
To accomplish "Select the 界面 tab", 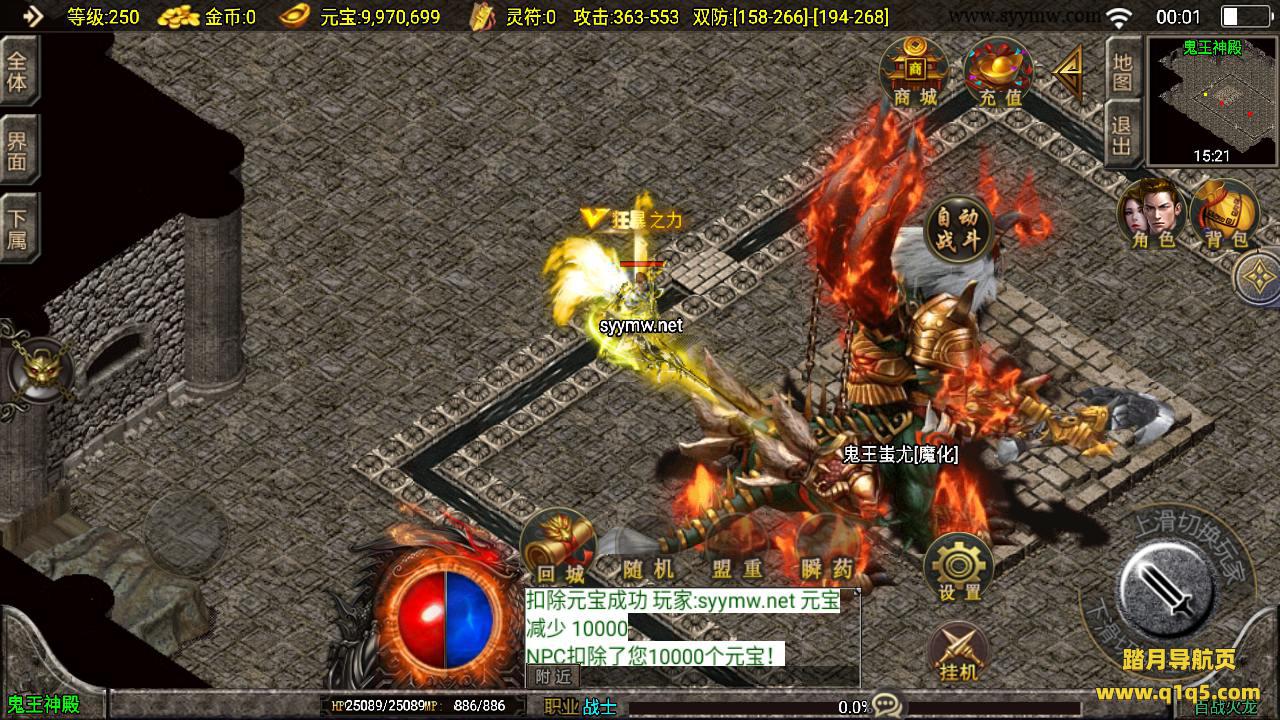I will [x=18, y=149].
